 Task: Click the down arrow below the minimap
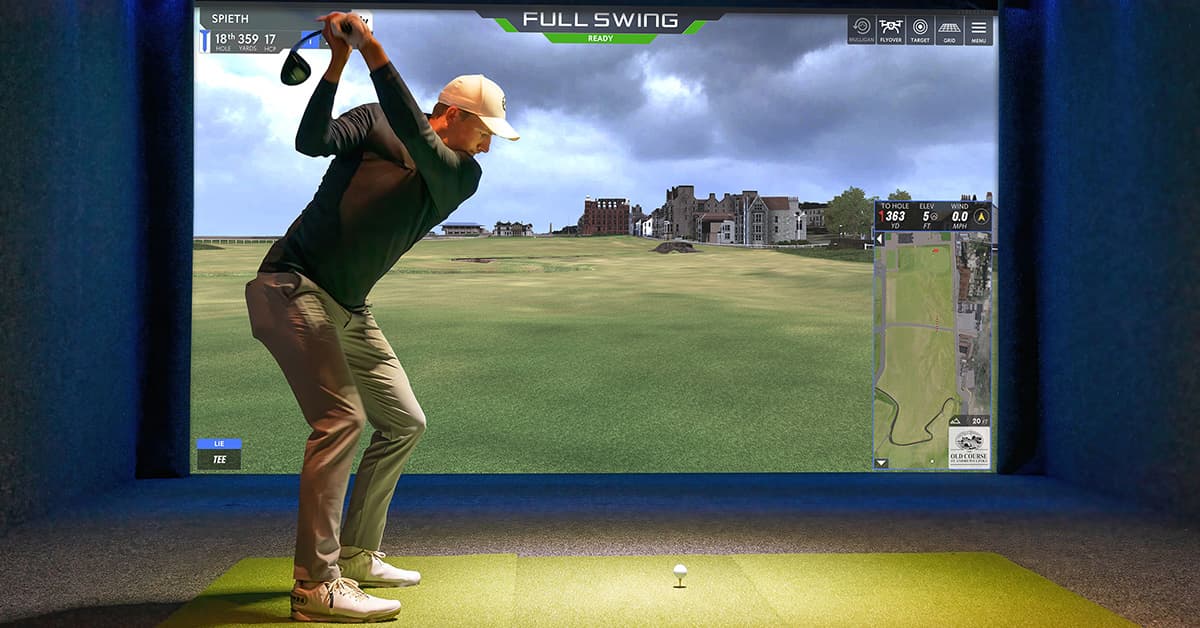tap(881, 463)
